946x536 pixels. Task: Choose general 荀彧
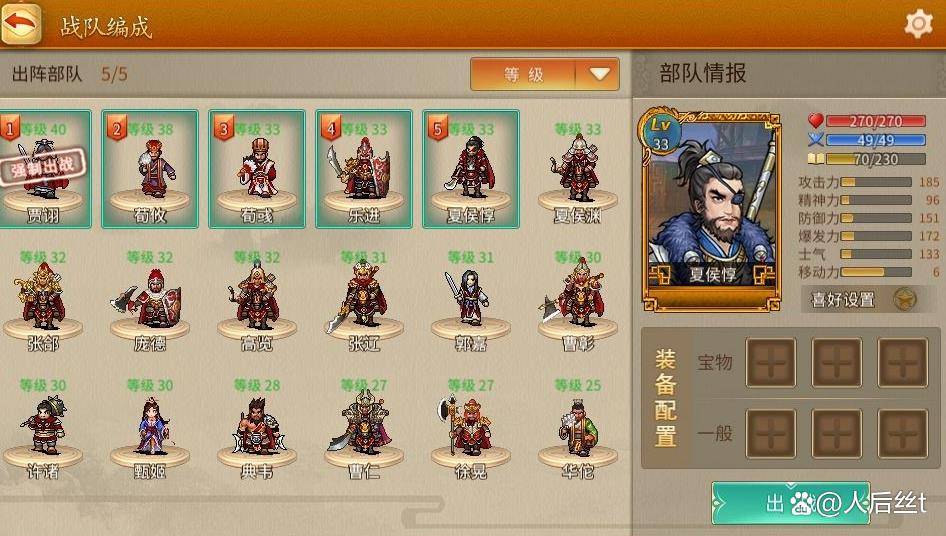[257, 170]
